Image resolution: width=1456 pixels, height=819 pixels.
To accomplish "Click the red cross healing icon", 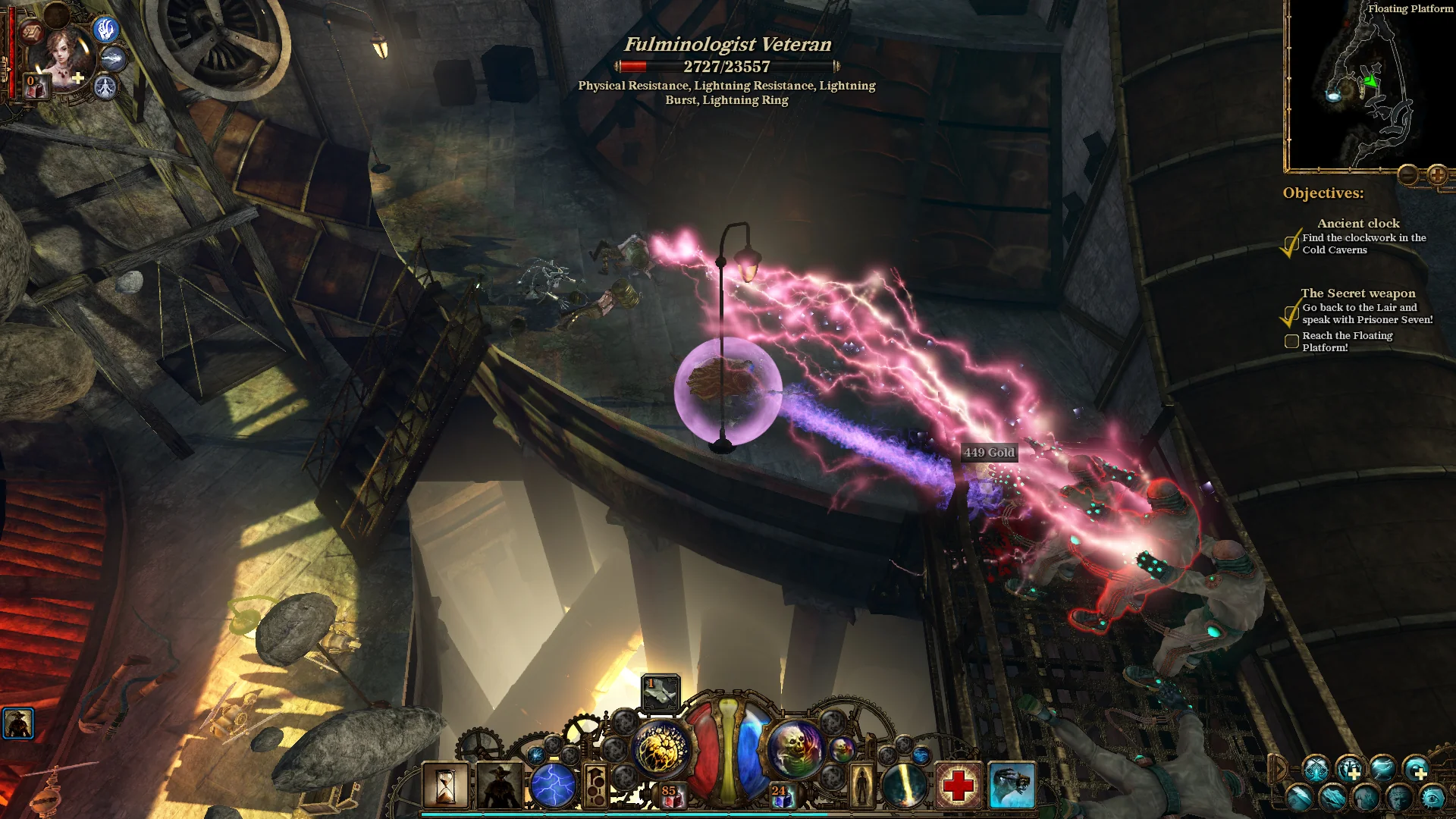I will click(958, 787).
